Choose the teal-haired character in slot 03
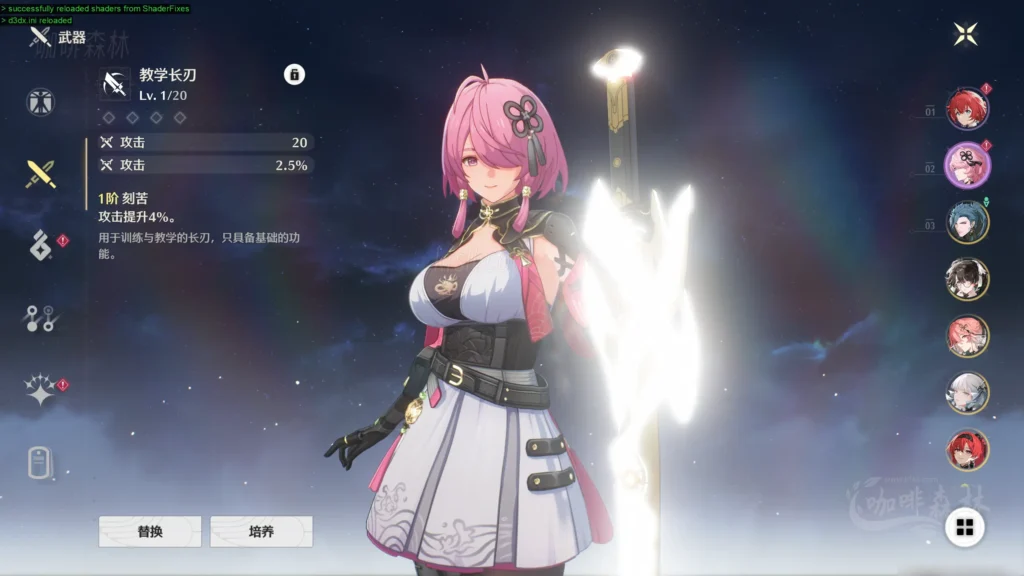 click(967, 222)
